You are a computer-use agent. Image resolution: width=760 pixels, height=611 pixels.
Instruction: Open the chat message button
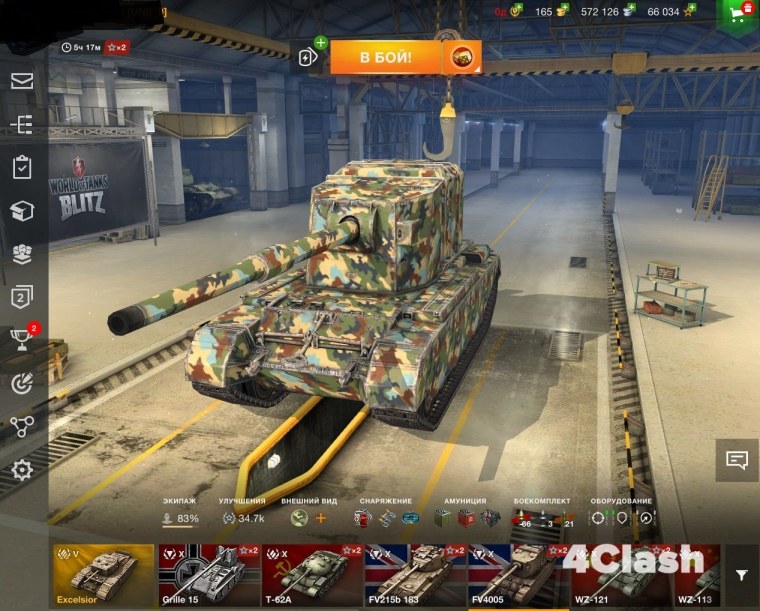(737, 460)
